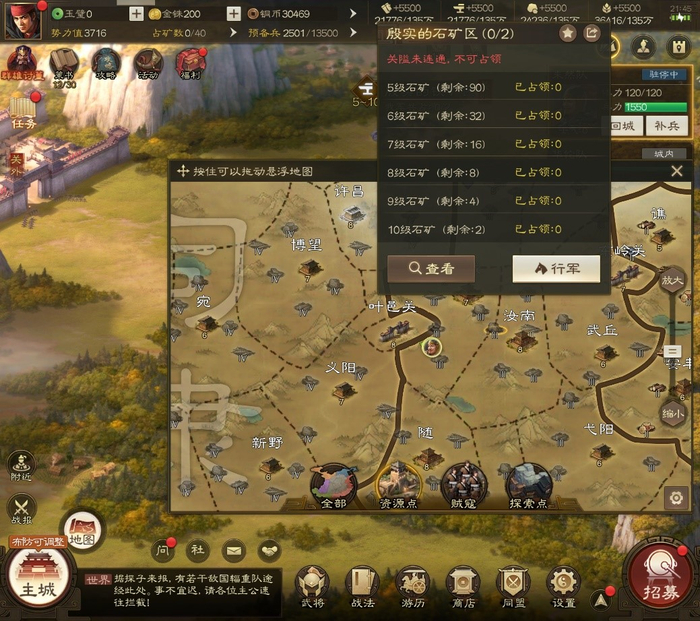Image resolution: width=700 pixels, height=621 pixels.
Task: Tap the 行军 (March) button
Action: coord(556,268)
